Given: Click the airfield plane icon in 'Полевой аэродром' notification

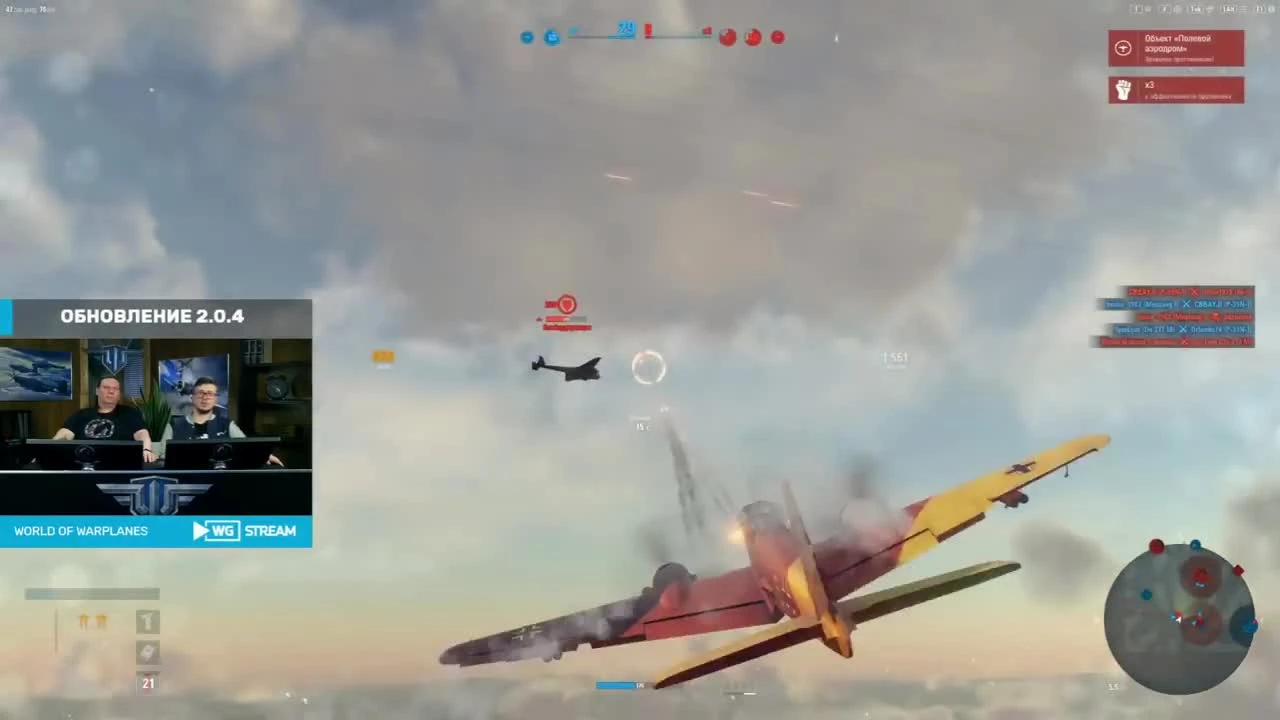Looking at the screenshot, I should [1122, 47].
